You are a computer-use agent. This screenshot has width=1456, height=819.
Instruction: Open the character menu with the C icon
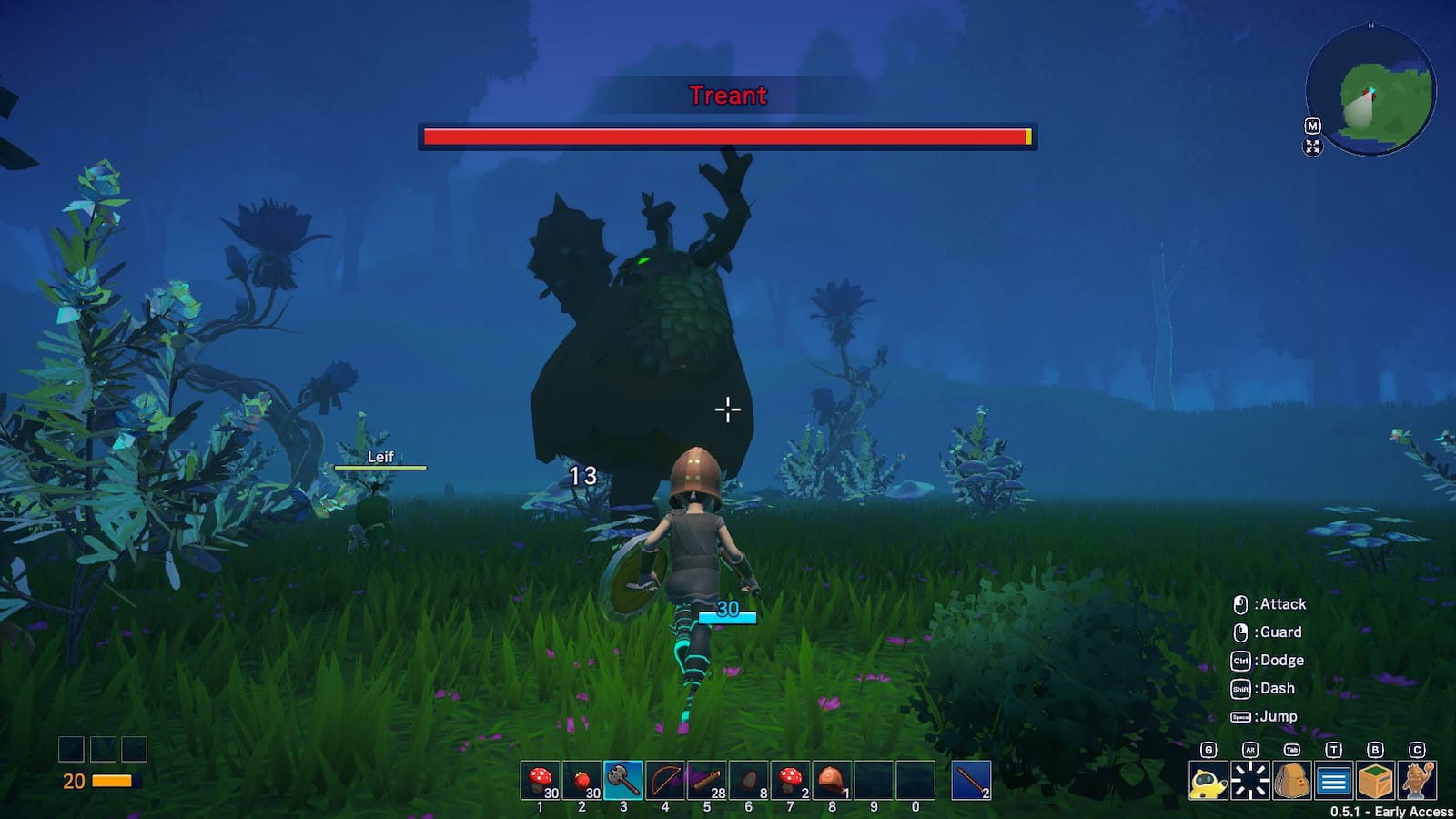pos(1417,781)
